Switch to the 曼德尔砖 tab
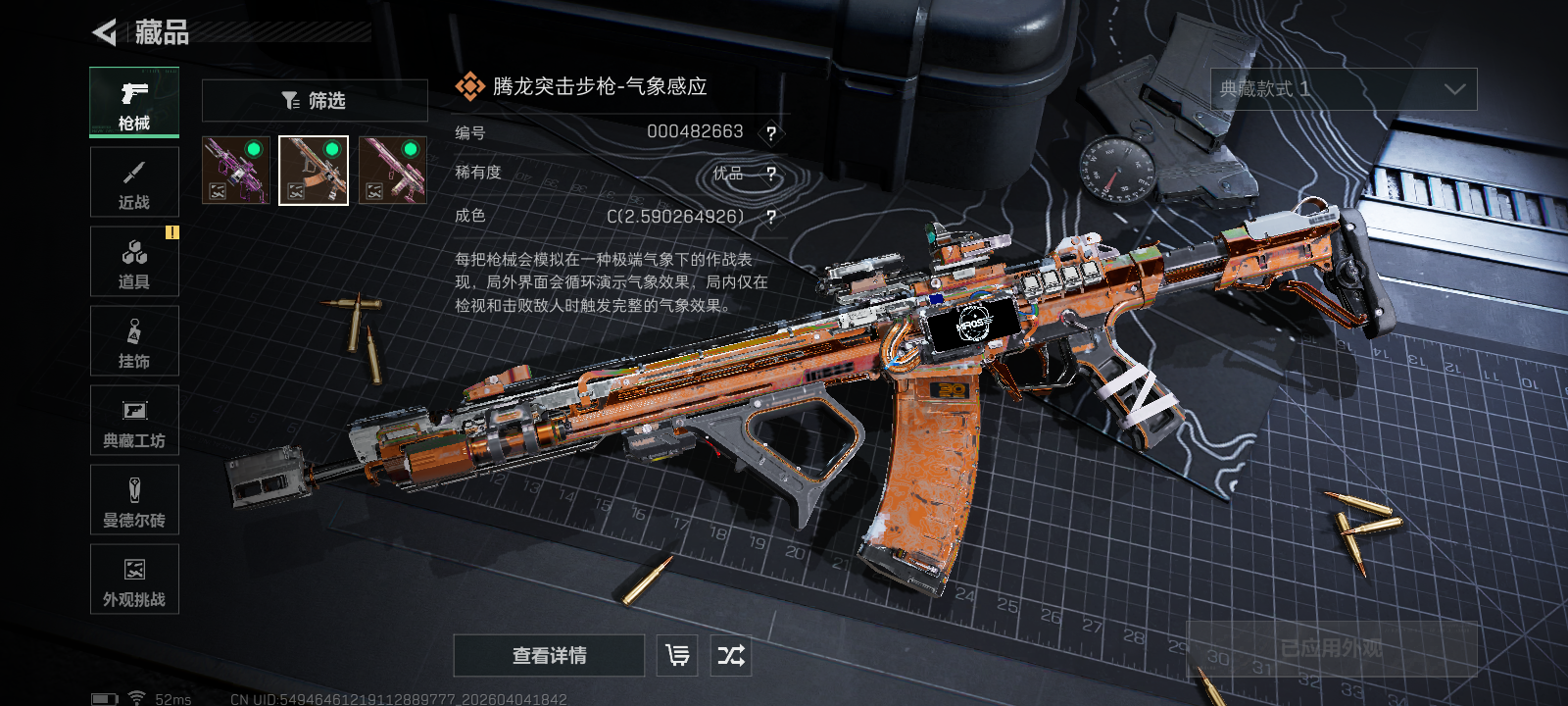 coord(134,500)
